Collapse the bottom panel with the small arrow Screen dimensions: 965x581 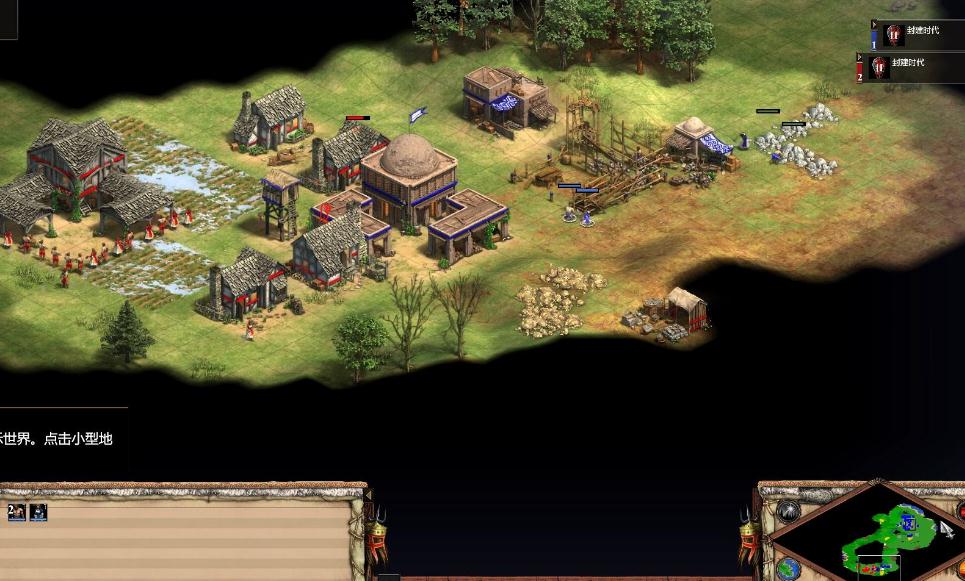coord(367,494)
